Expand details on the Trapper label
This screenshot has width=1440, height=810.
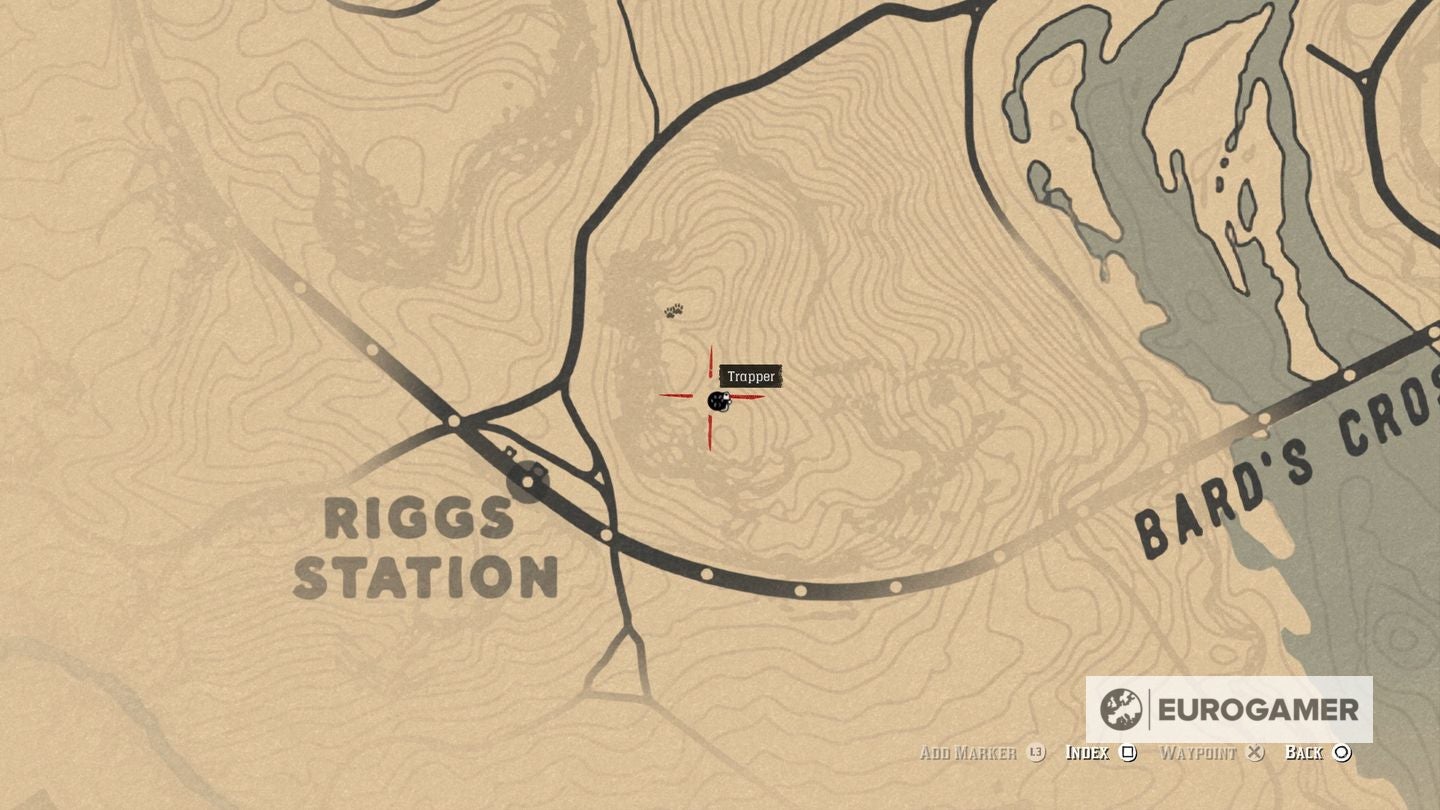pyautogui.click(x=753, y=377)
